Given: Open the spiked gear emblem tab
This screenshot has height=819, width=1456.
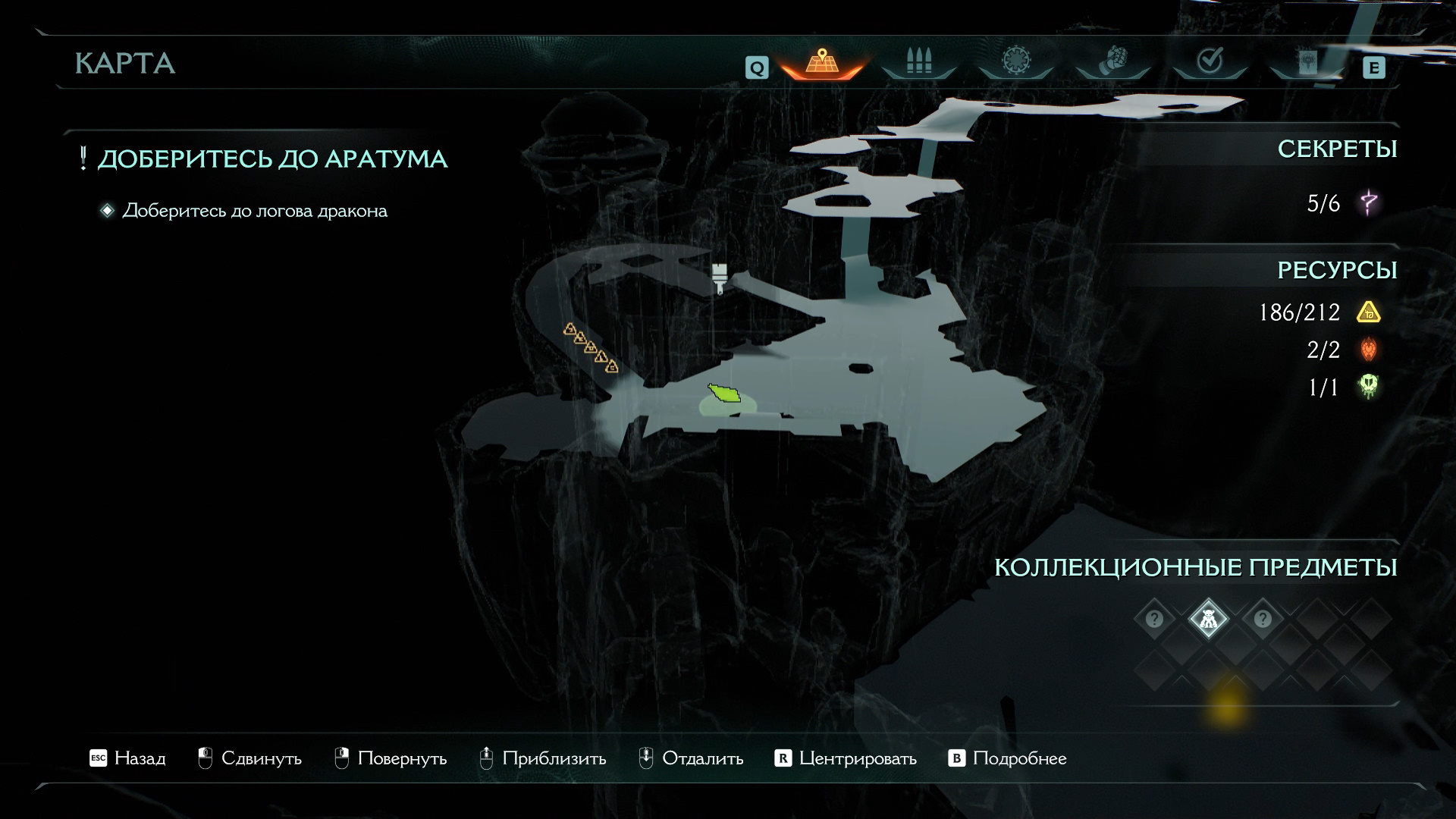Looking at the screenshot, I should [1015, 62].
